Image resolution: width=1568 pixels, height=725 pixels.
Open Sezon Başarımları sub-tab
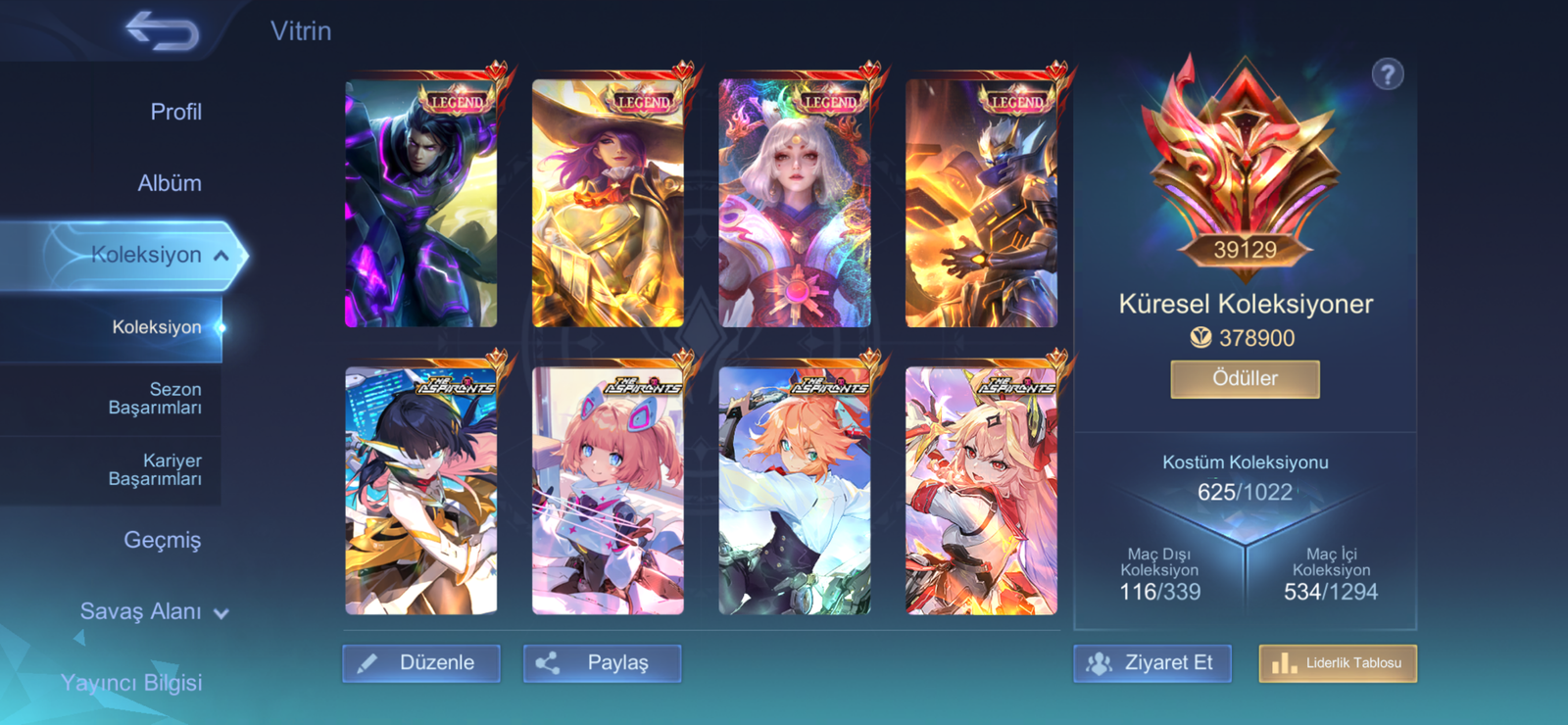pyautogui.click(x=155, y=399)
